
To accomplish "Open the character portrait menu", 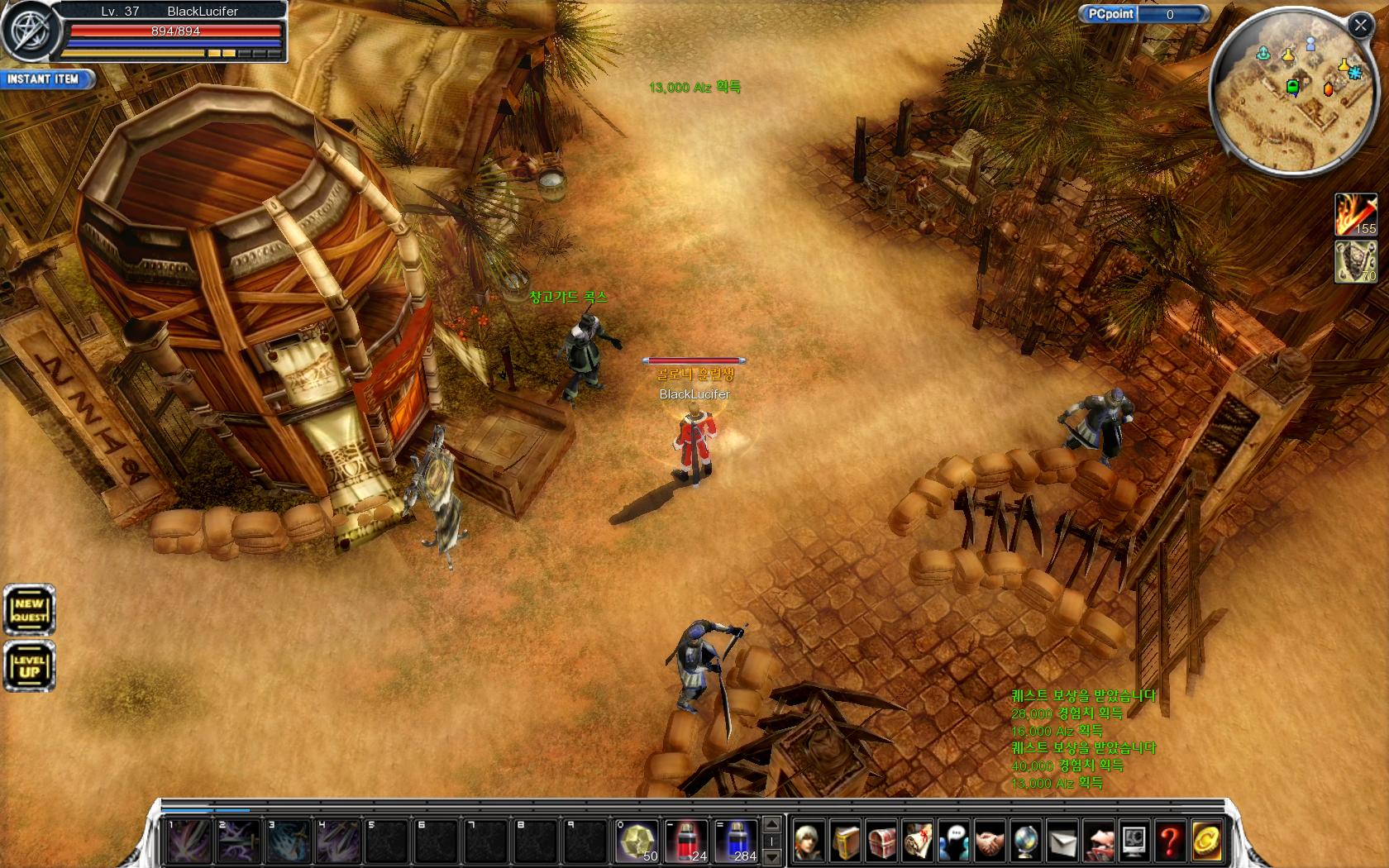I will [809, 842].
